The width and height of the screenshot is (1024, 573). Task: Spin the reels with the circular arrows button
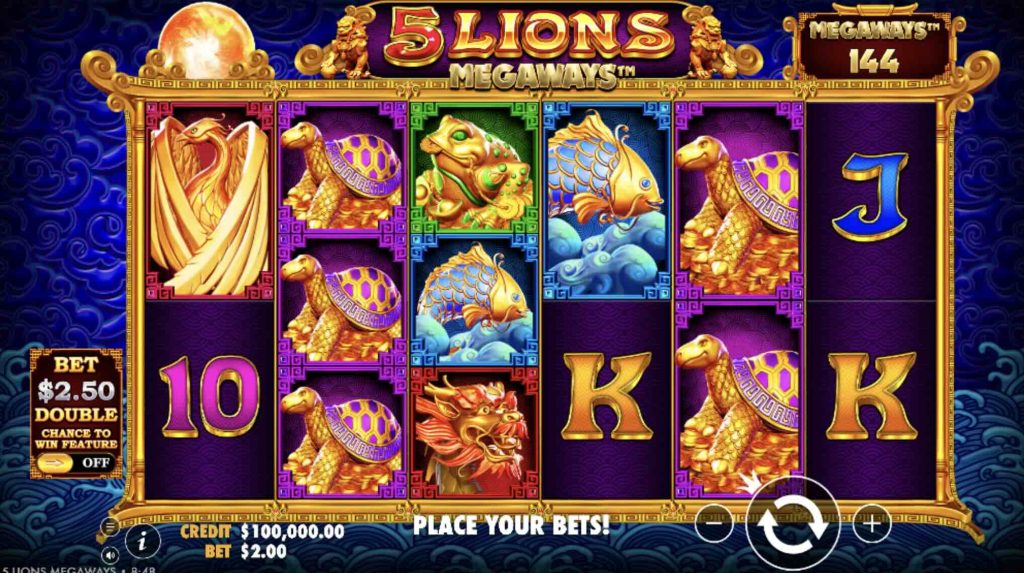pyautogui.click(x=791, y=523)
